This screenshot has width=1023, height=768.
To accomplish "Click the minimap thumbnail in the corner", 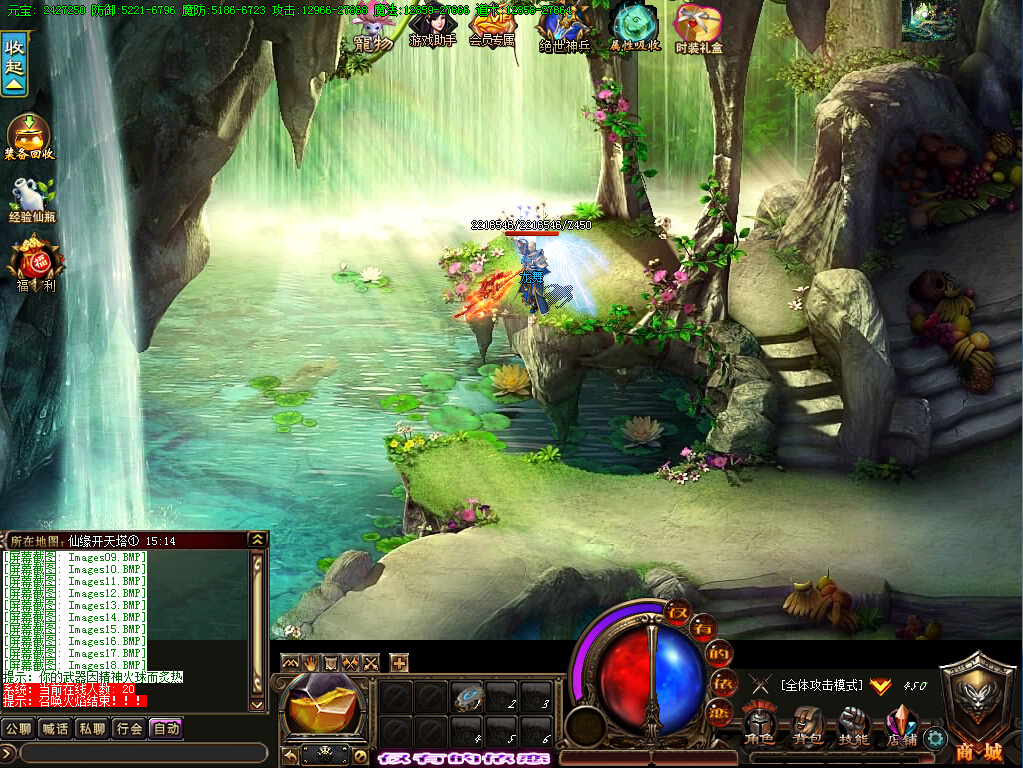I will point(928,21).
